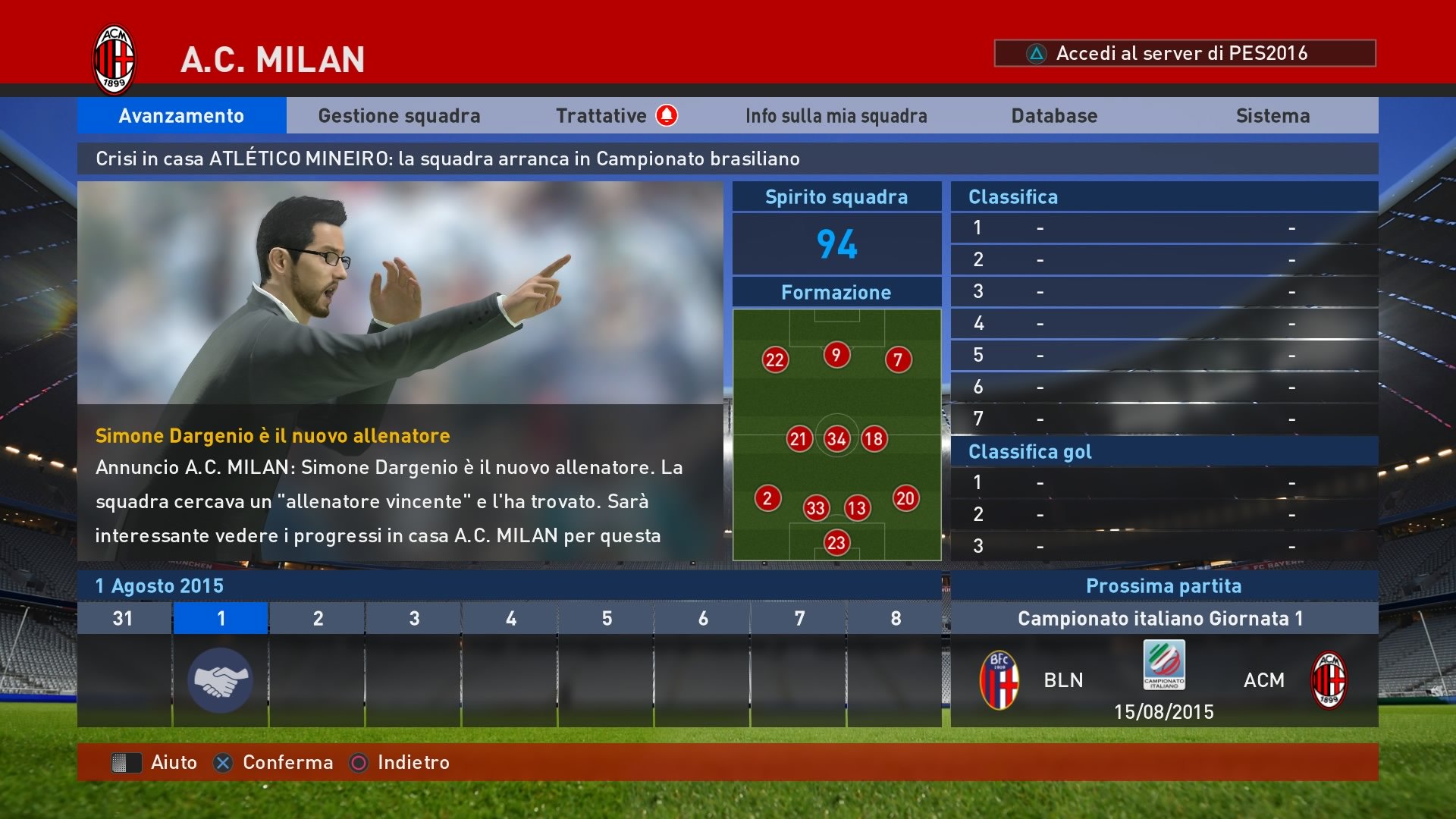1456x819 pixels.
Task: Click the A.C. Milan crest in header
Action: tap(114, 60)
